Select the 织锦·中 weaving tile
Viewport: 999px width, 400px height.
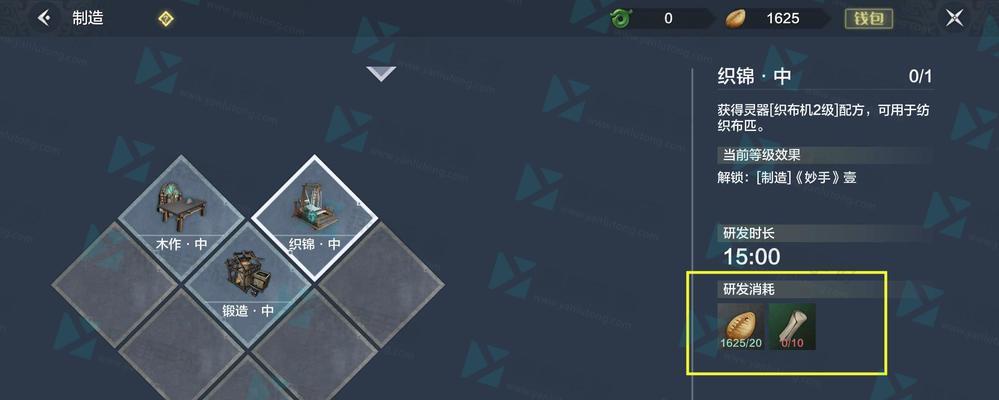[314, 212]
